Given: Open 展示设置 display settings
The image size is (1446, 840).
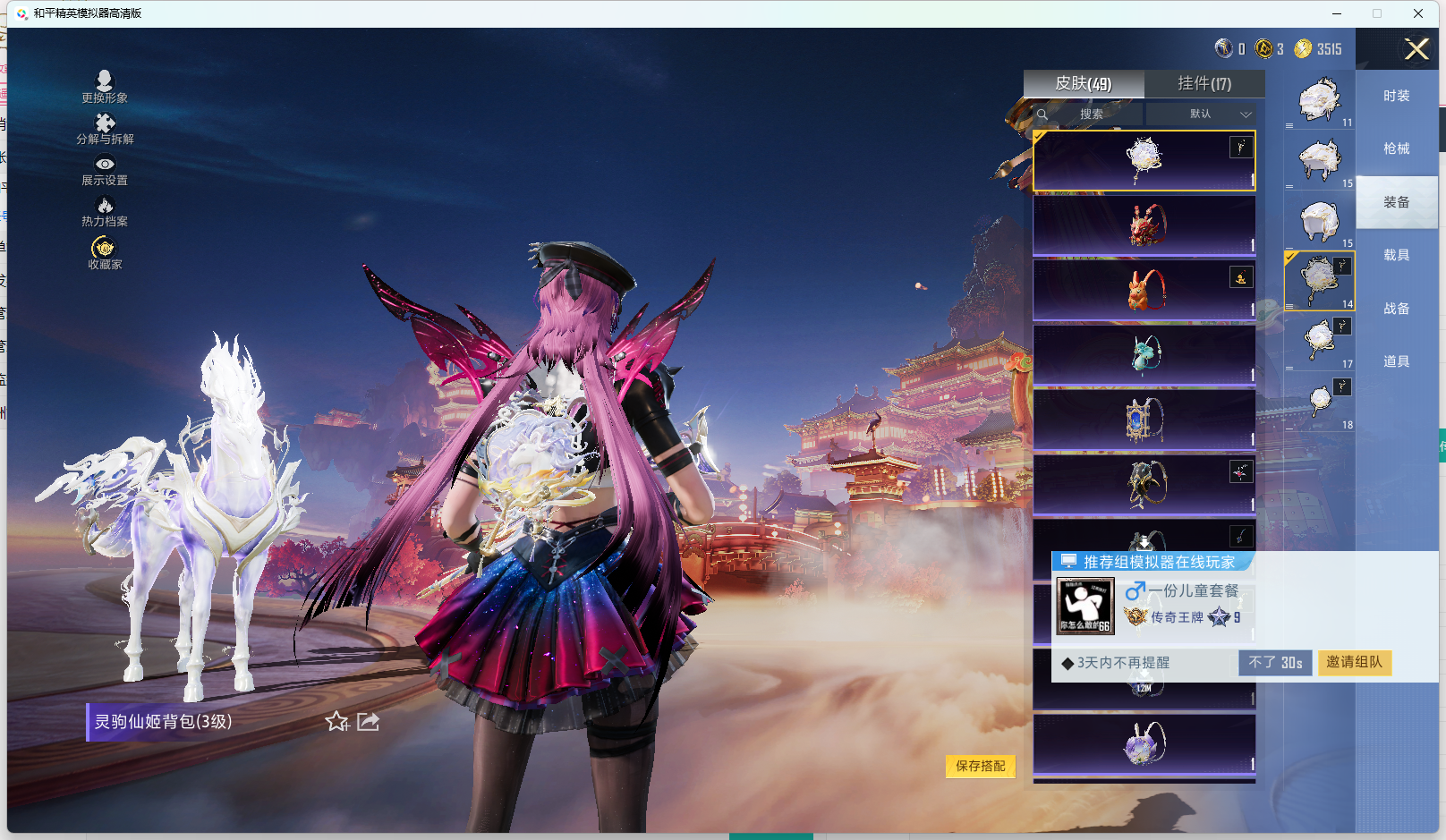Looking at the screenshot, I should tap(105, 170).
